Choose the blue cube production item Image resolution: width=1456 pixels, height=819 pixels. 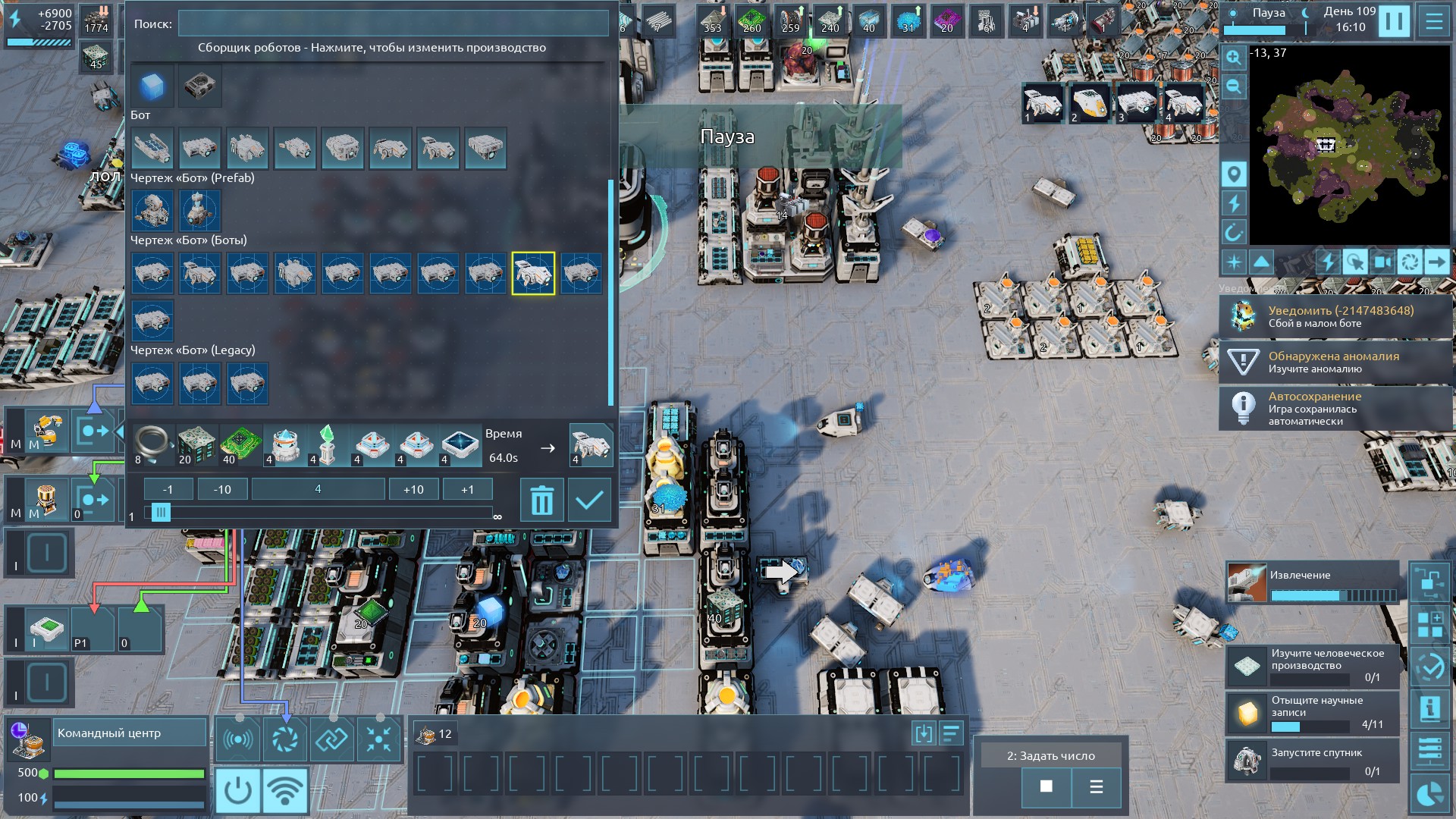pos(152,86)
